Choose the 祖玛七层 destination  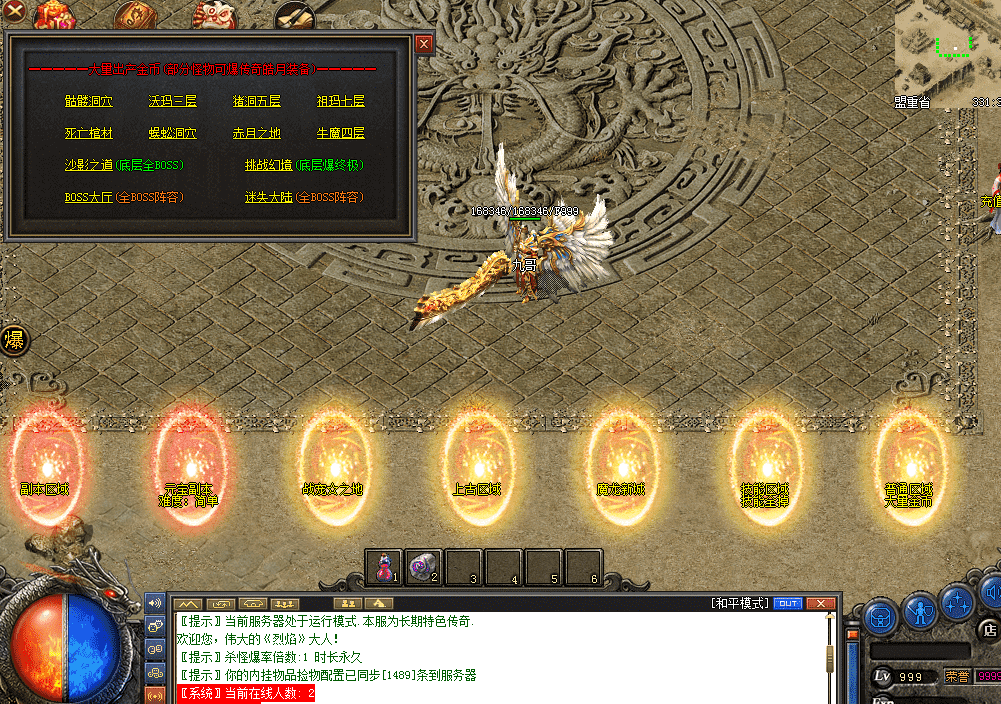(x=340, y=101)
